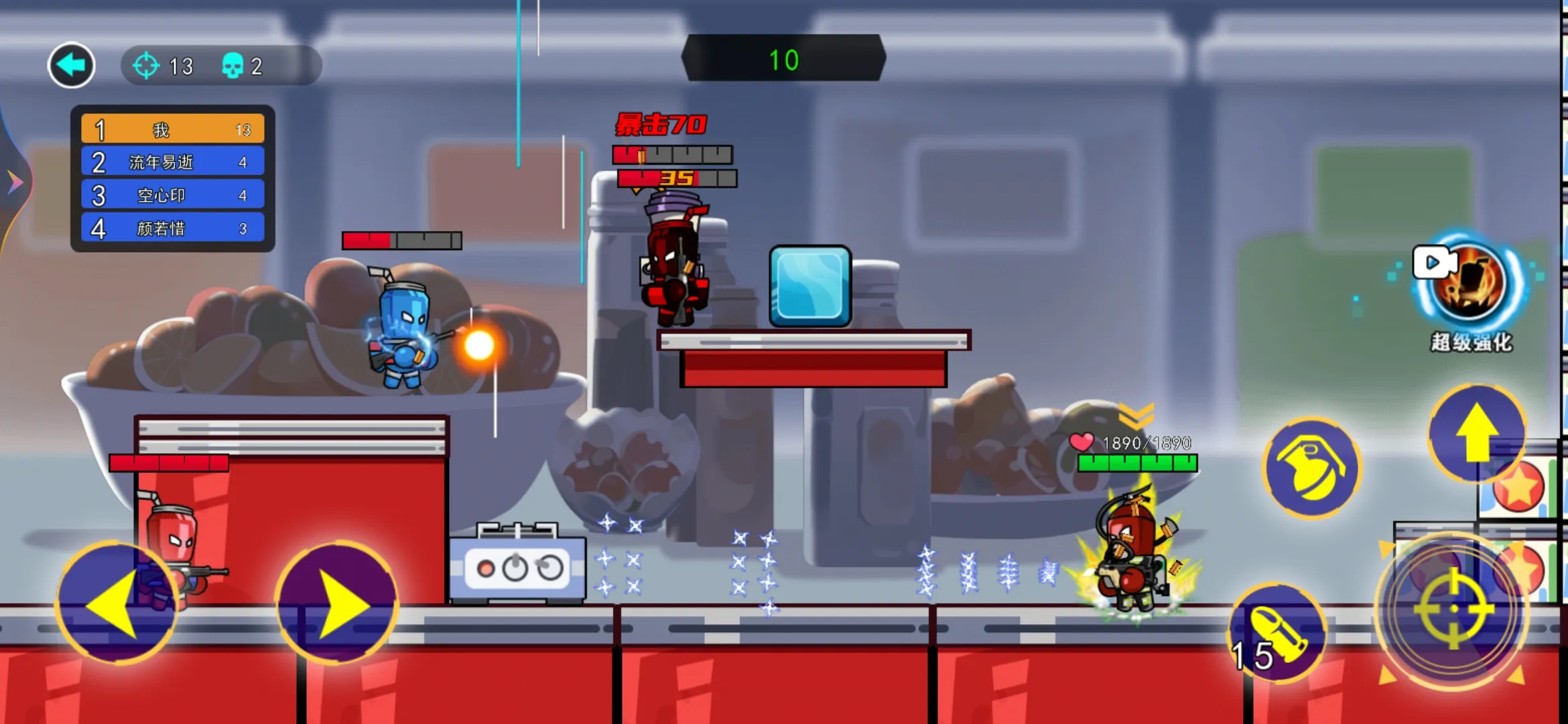The height and width of the screenshot is (724, 1568).
Task: Jump using the up arrow button
Action: (x=1477, y=433)
